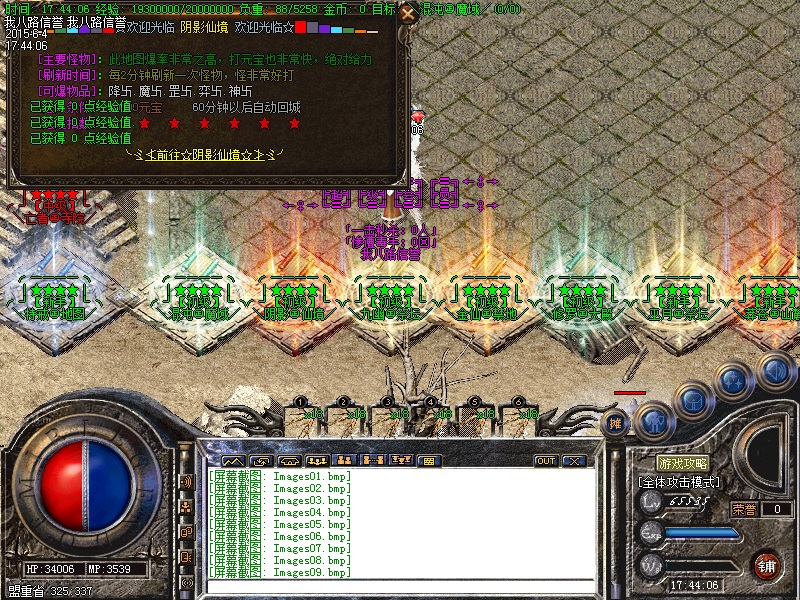Viewport: 800px width, 600px height.
Task: Open the 游戏攻略 game guide
Action: pyautogui.click(x=683, y=464)
